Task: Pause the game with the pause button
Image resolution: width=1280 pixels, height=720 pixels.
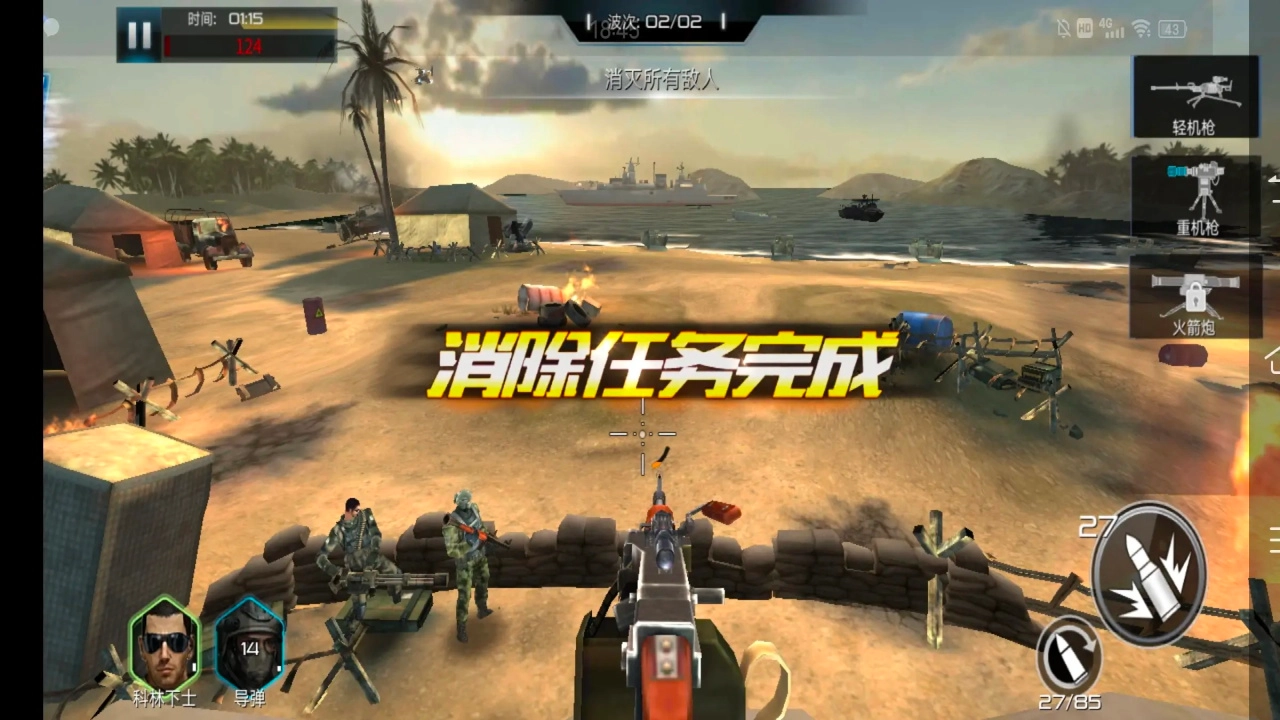Action: pos(138,33)
